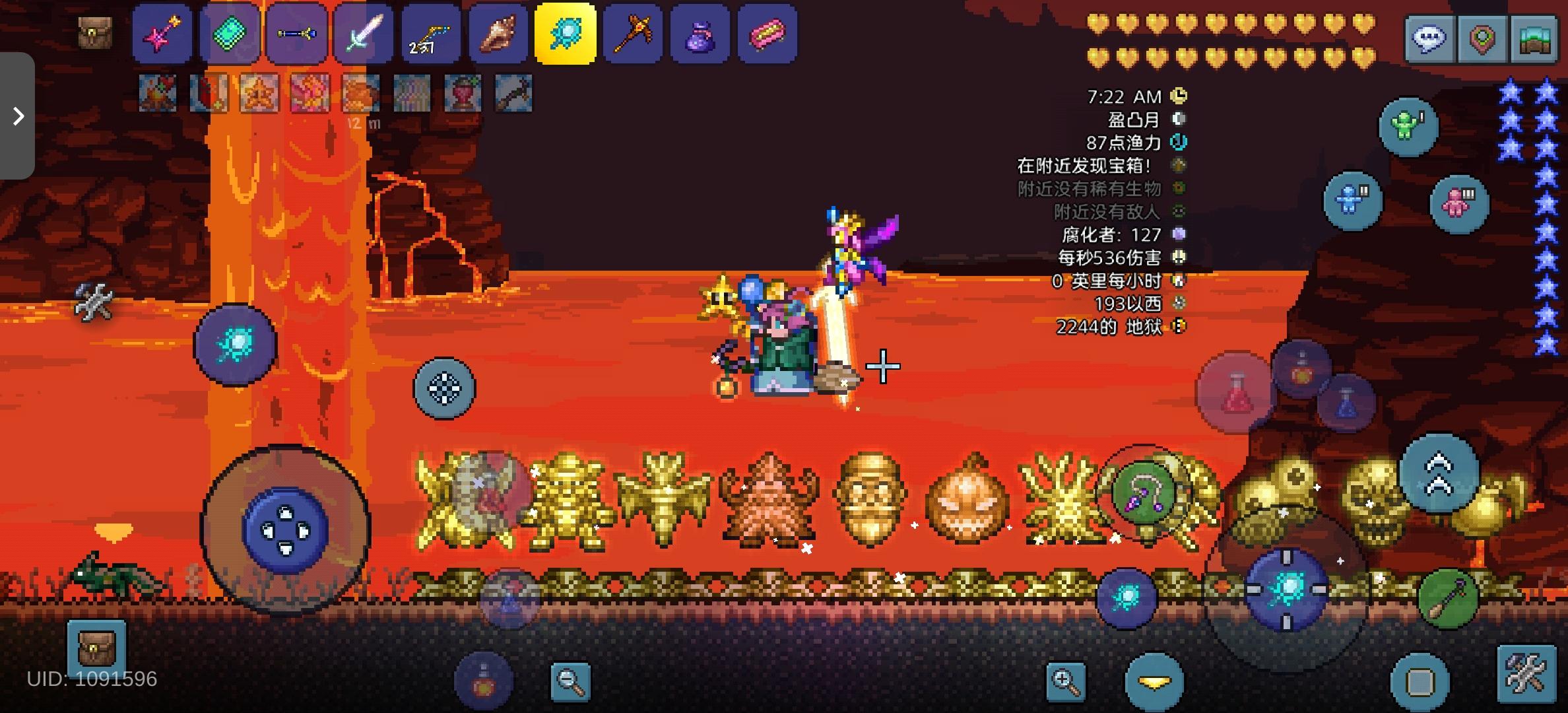Switch to the pink star wand hotbar slot

[162, 34]
